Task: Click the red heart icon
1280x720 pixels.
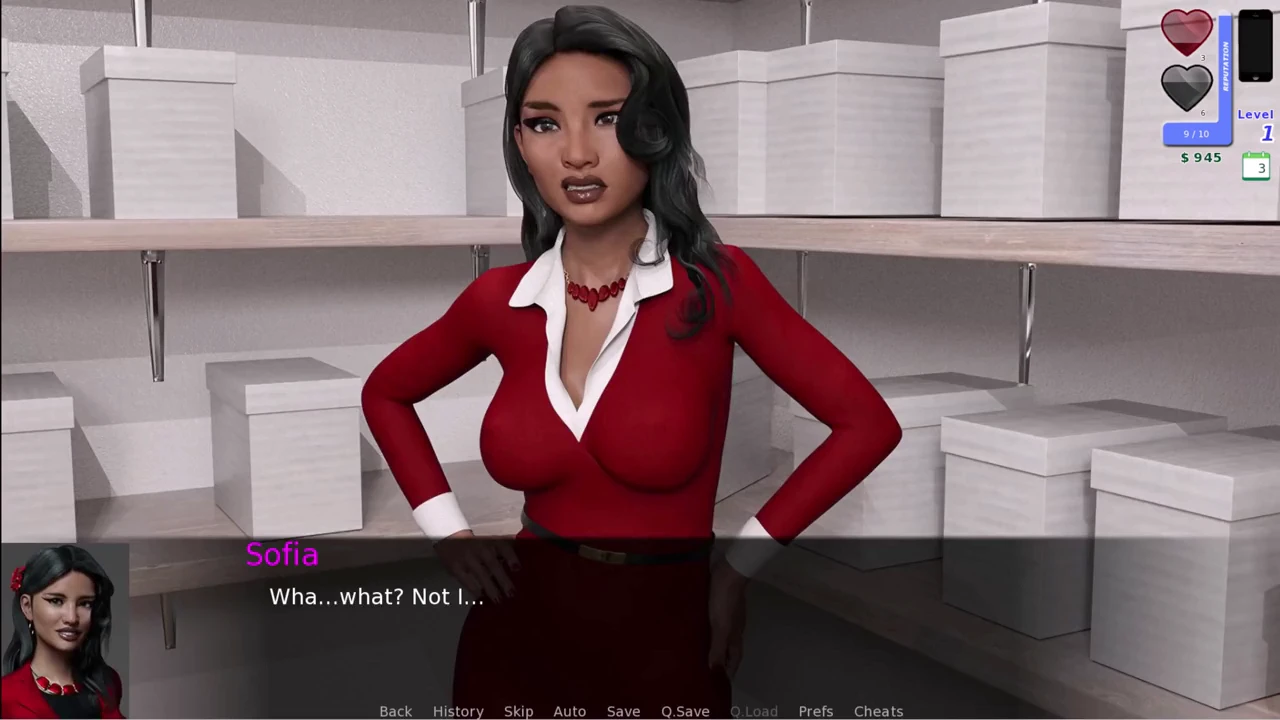Action: point(1186,32)
